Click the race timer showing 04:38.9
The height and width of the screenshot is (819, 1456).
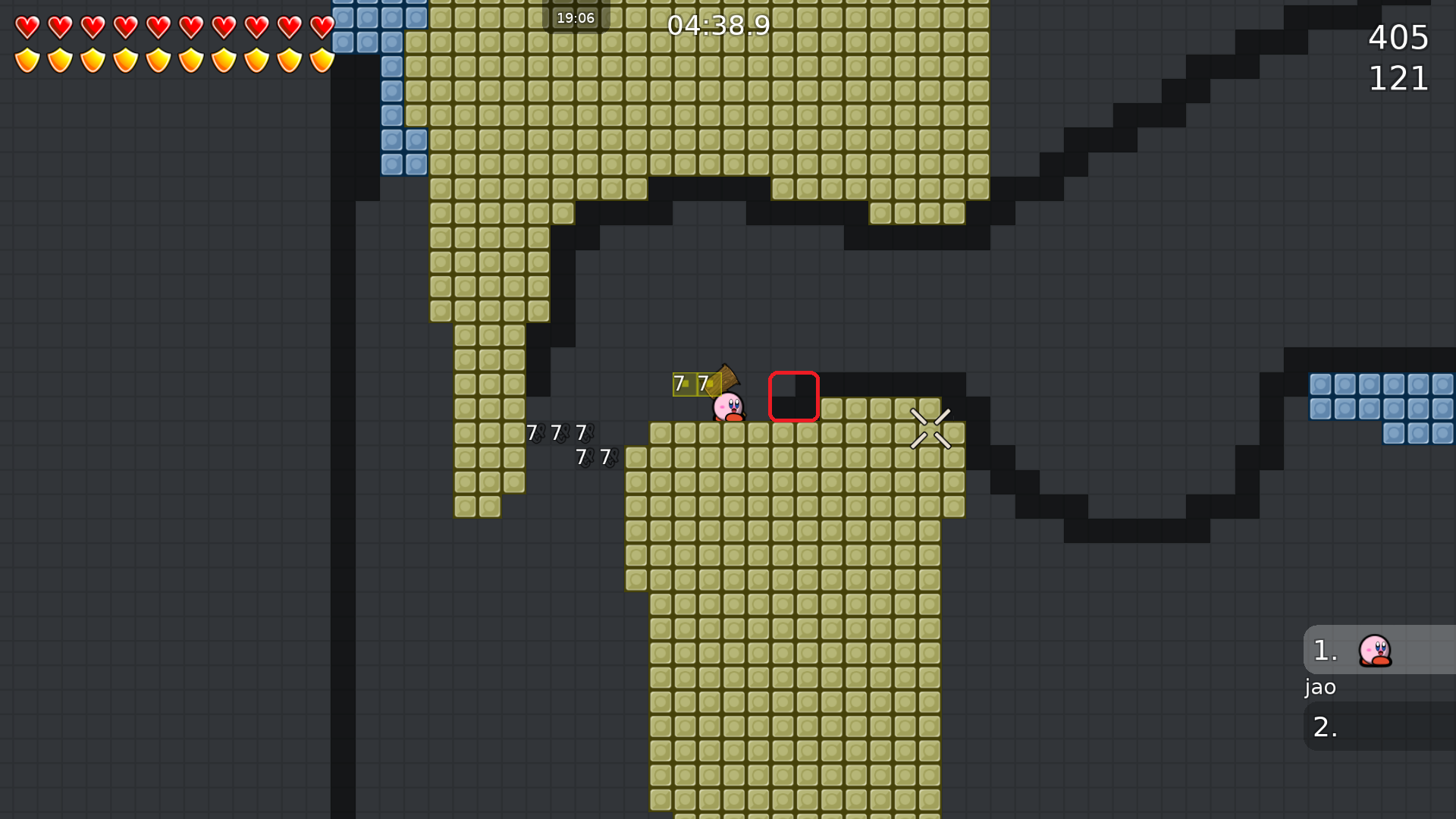pos(719,25)
